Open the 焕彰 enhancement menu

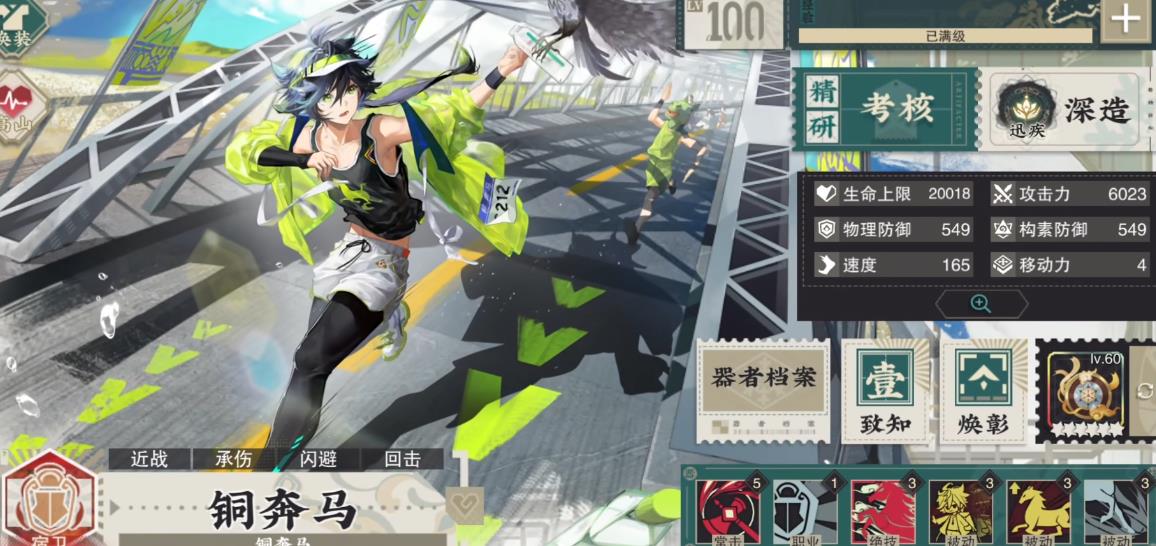(984, 391)
